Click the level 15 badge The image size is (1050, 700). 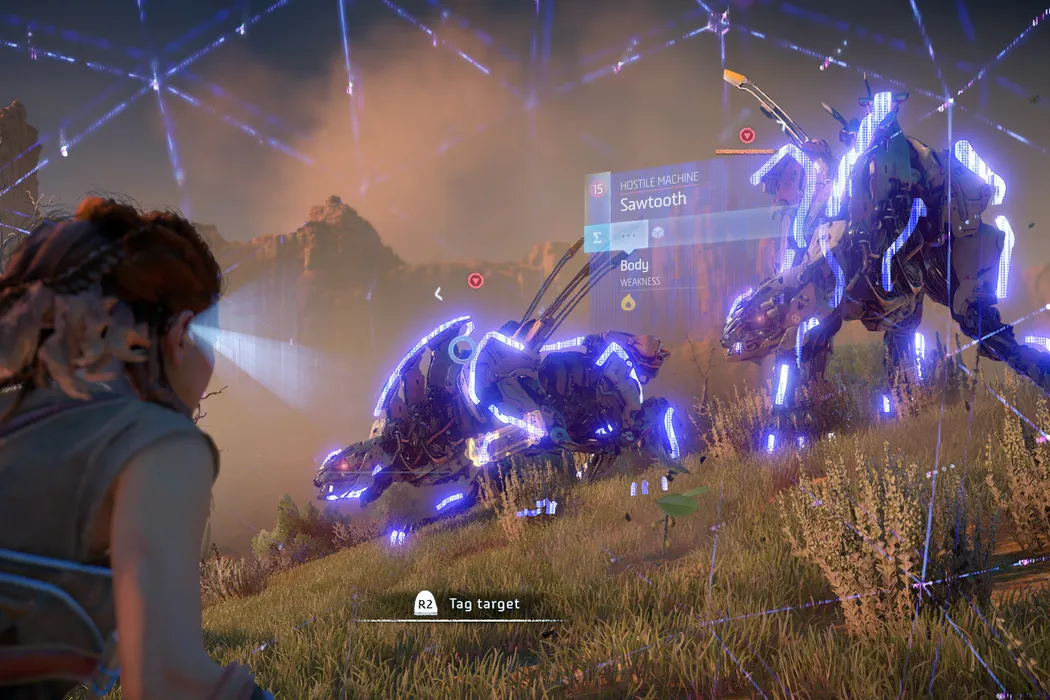pos(599,187)
